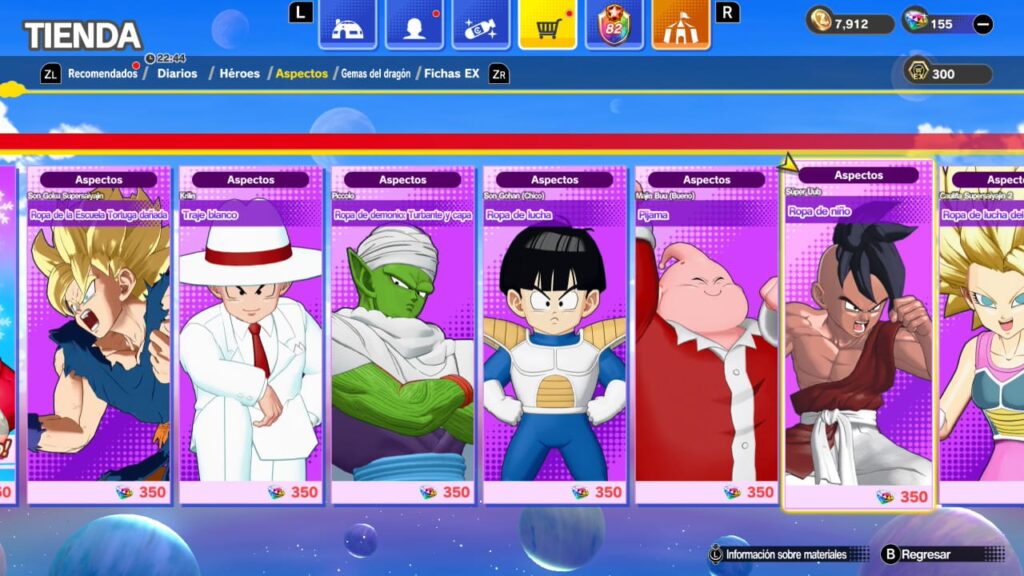Show the Fichas EX tab
1024x576 pixels.
point(451,74)
